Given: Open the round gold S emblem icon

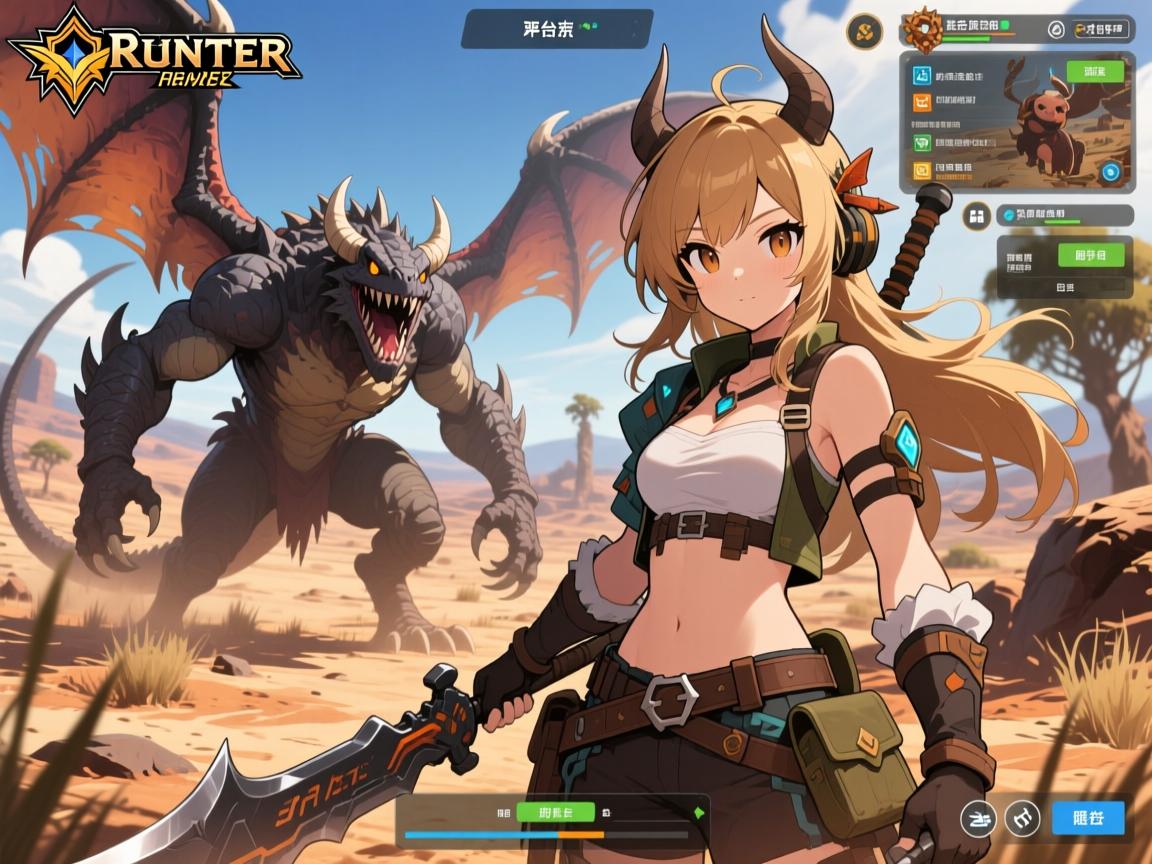Looking at the screenshot, I should click(x=864, y=31).
